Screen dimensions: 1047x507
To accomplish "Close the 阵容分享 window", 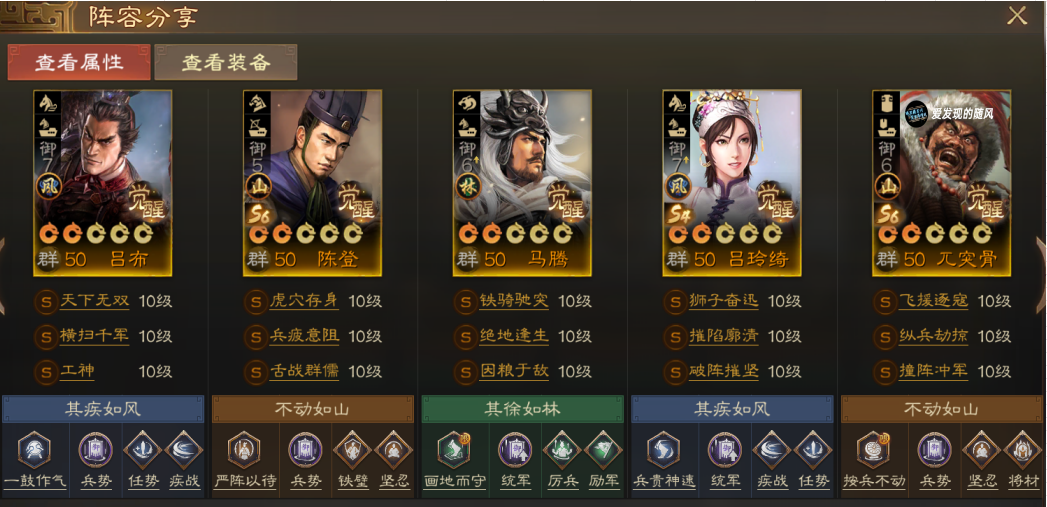I will point(1017,15).
